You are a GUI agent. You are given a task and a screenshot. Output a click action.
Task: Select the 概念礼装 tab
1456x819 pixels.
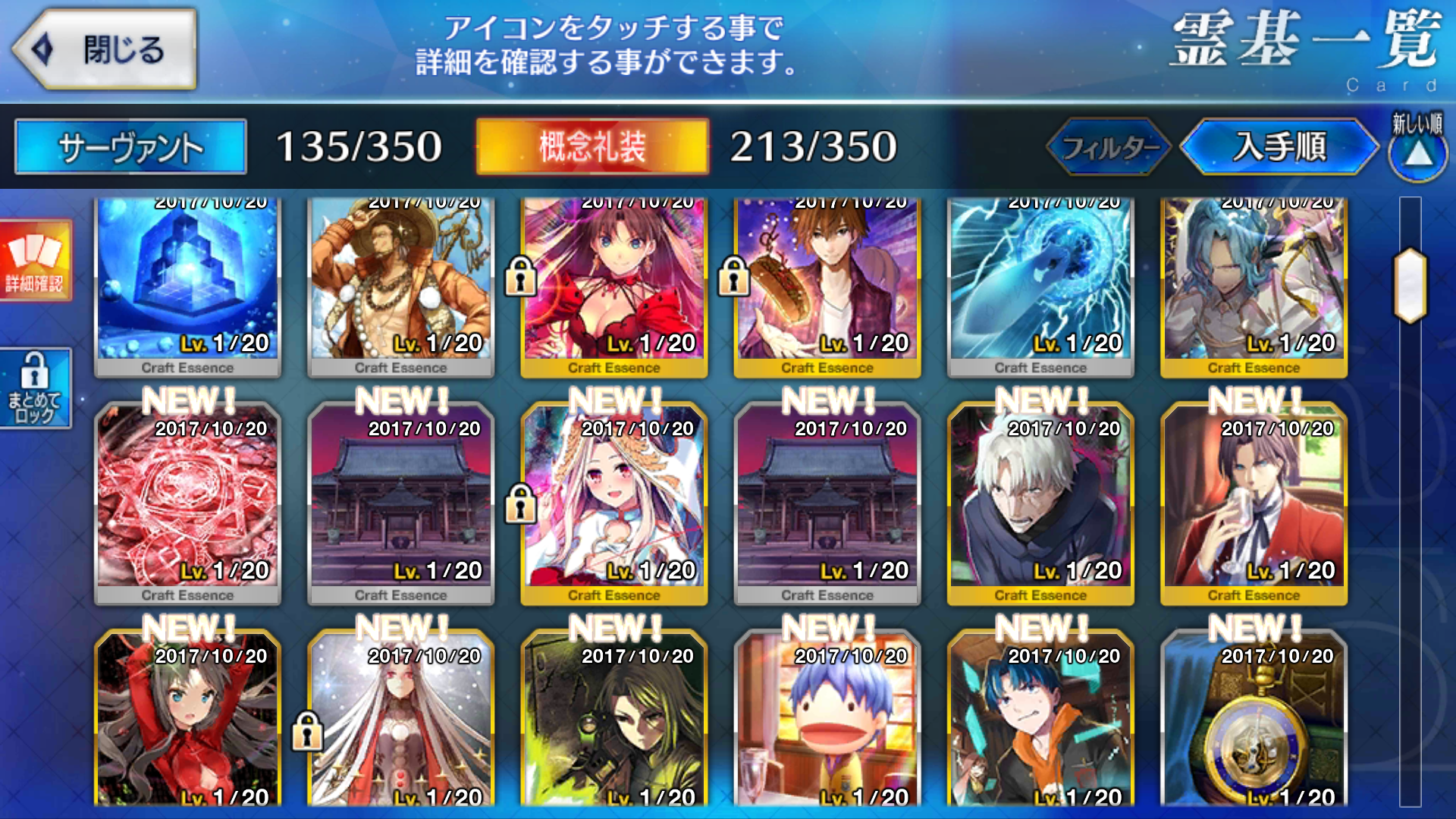pyautogui.click(x=592, y=146)
